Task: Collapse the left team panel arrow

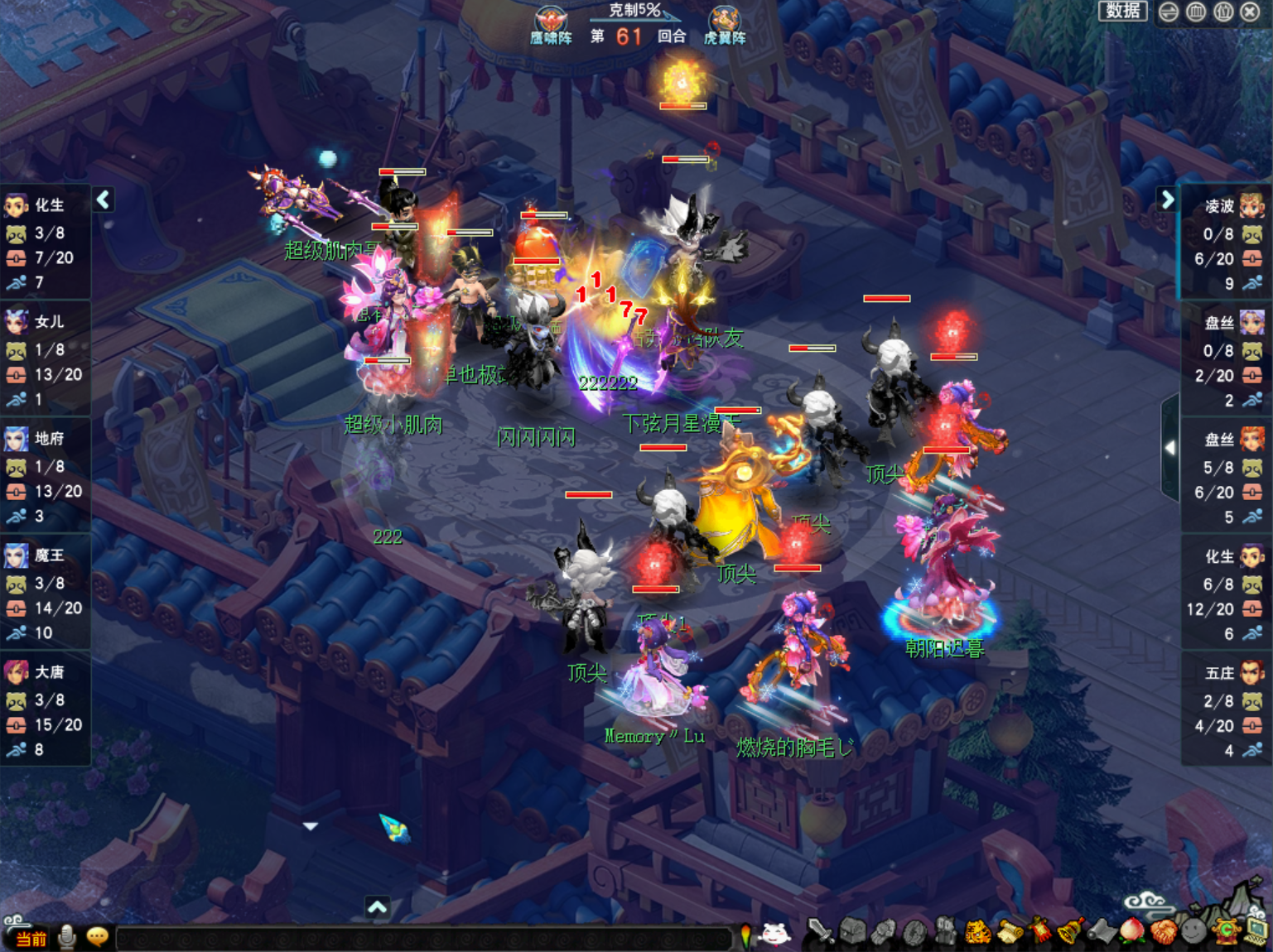Action: click(104, 200)
